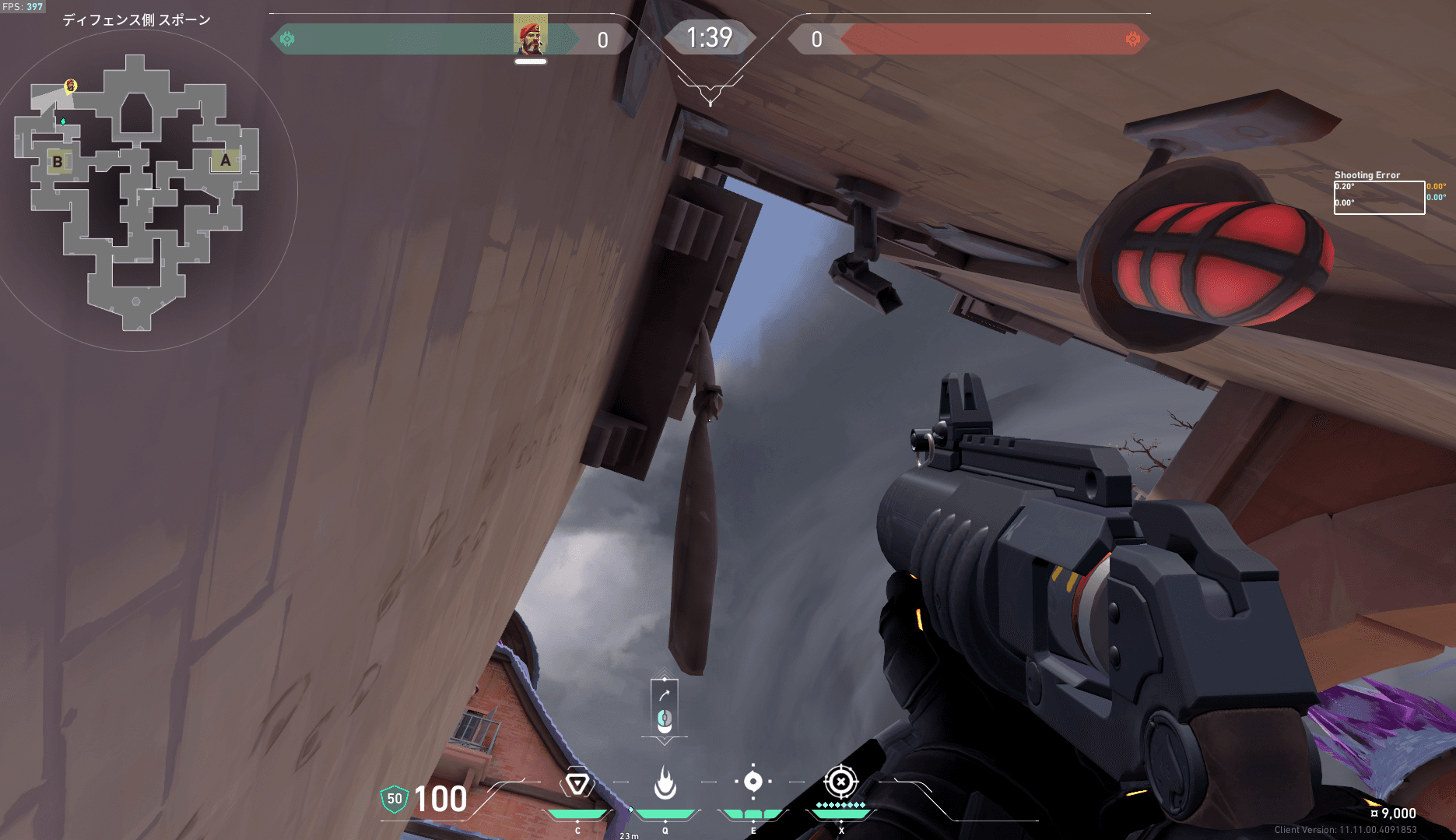The image size is (1456, 840).
Task: Click the minimap in the corner
Action: tap(137, 191)
